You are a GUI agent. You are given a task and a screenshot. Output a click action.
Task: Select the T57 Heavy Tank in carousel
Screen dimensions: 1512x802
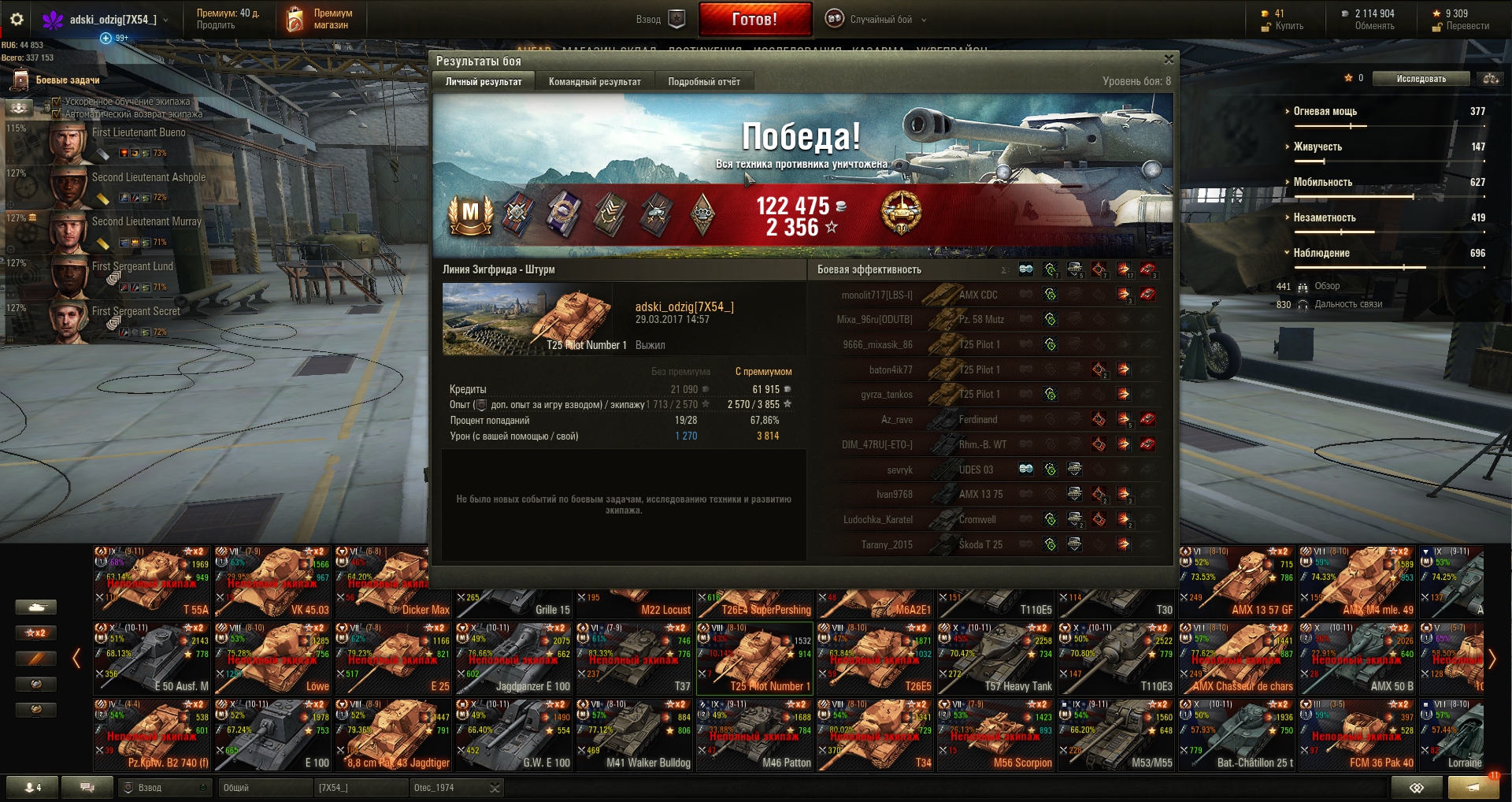(996, 659)
